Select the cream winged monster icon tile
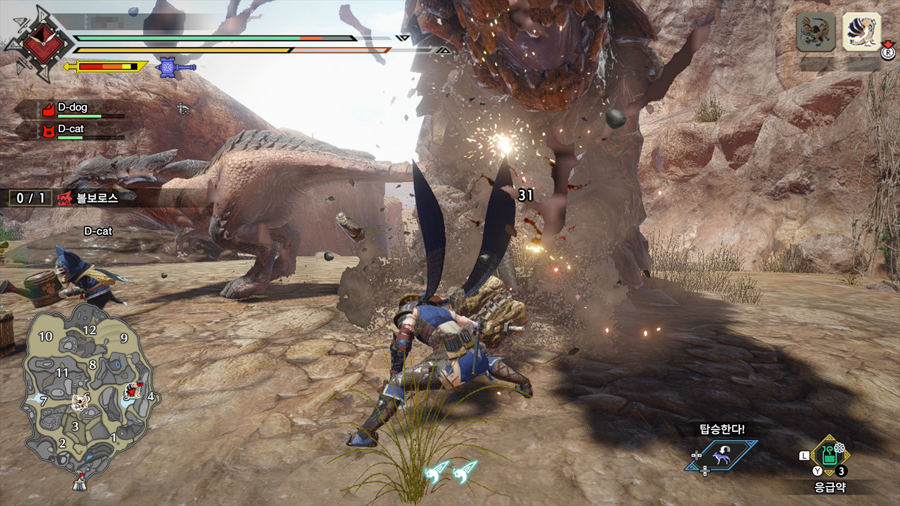Screen dimensions: 900x506 point(861,32)
